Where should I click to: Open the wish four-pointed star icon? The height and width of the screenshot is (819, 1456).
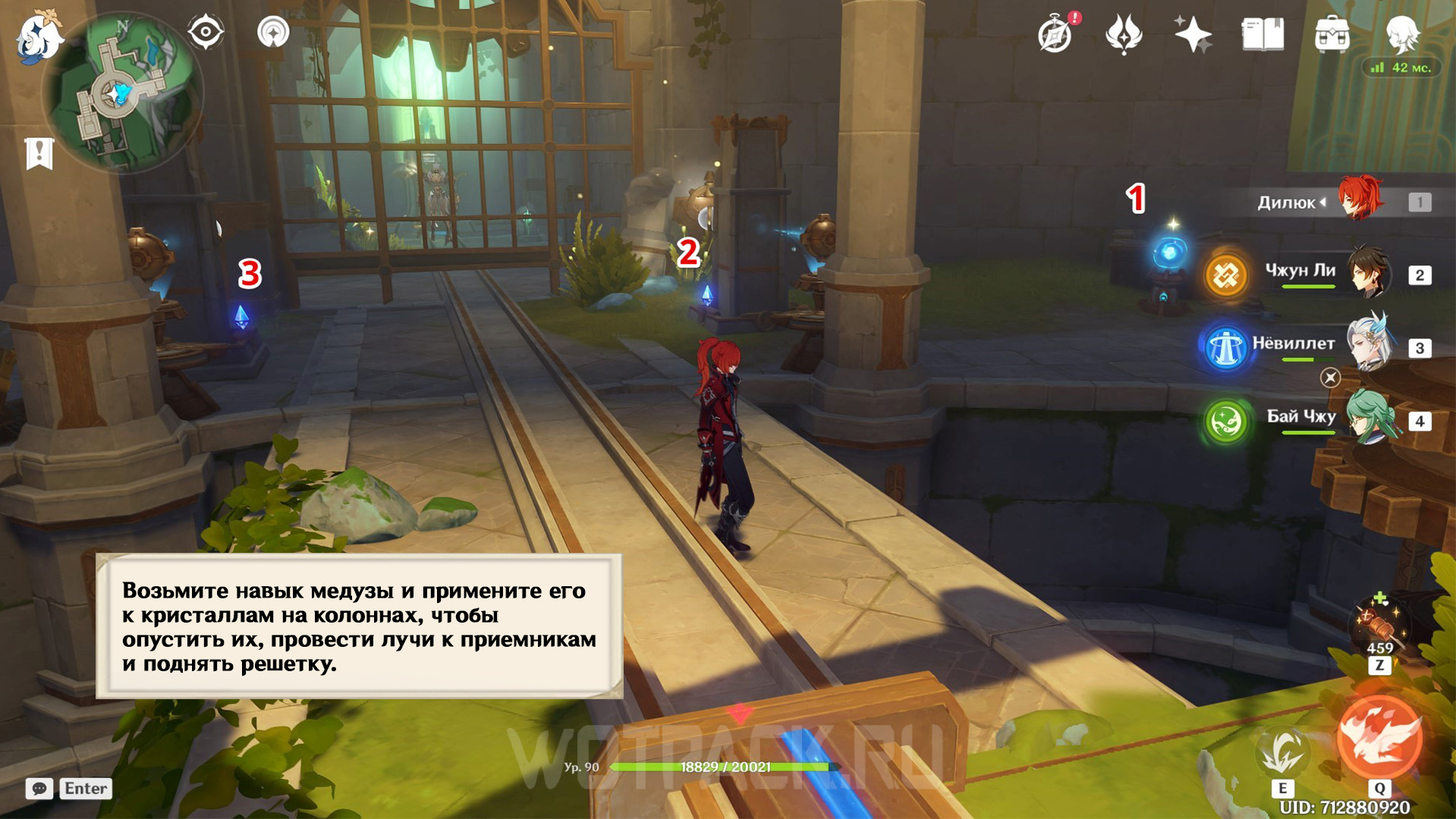coord(1192,35)
